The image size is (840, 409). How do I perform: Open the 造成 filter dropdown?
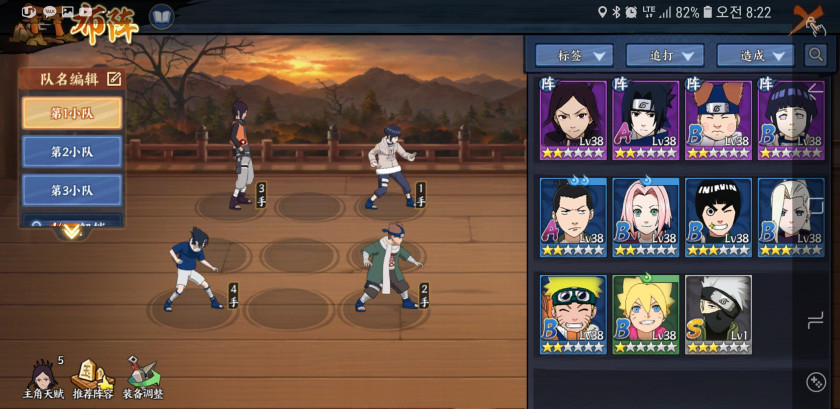click(x=756, y=55)
